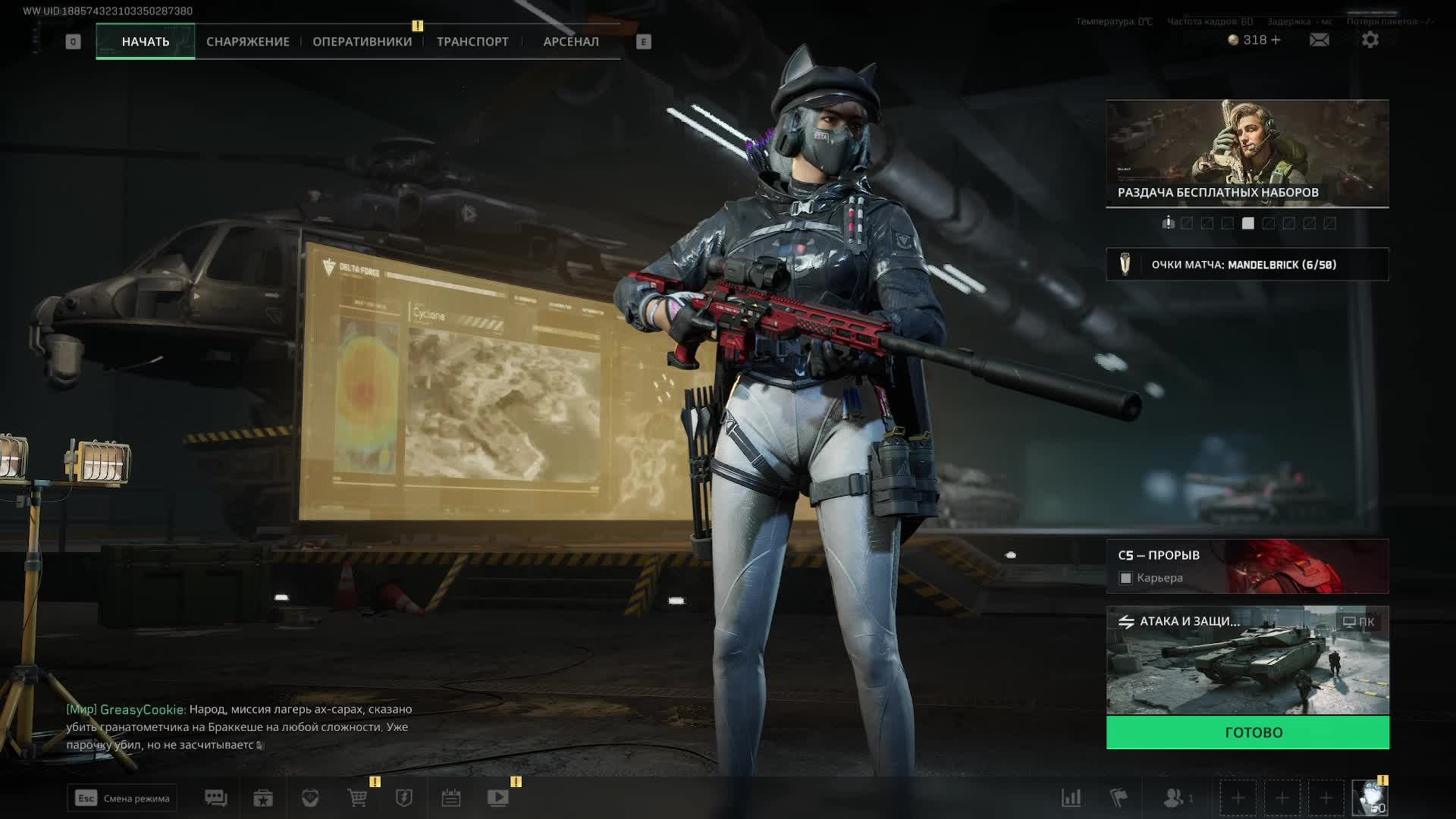1456x819 pixels.
Task: Open the Mandelbrick match points panel
Action: (1247, 265)
